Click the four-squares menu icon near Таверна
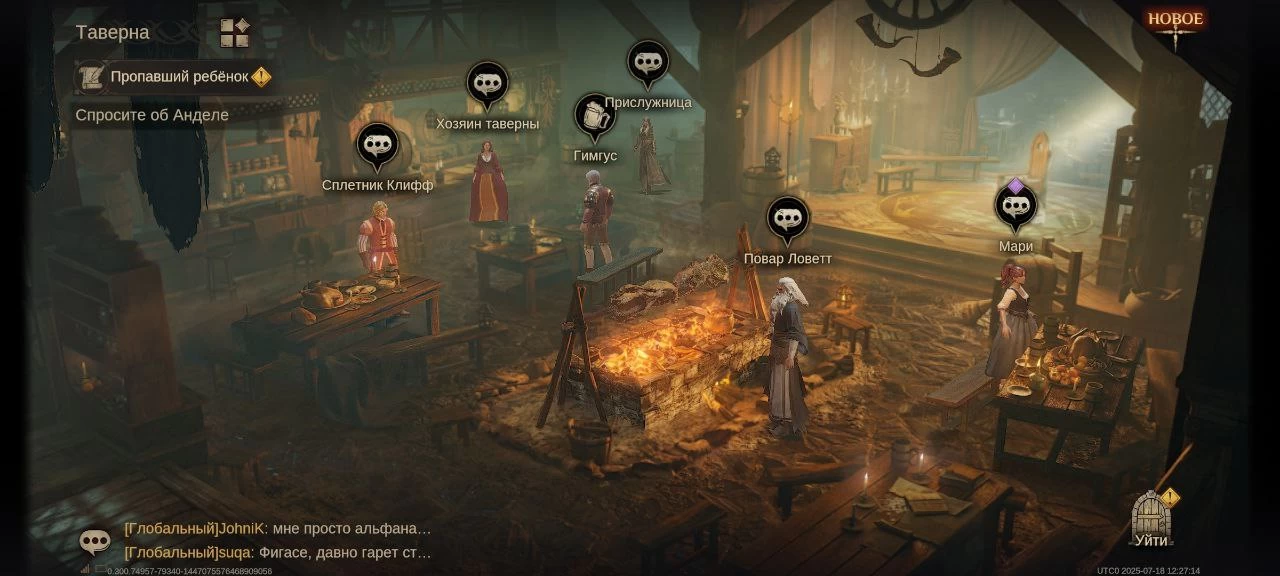This screenshot has width=1280, height=576. (235, 33)
